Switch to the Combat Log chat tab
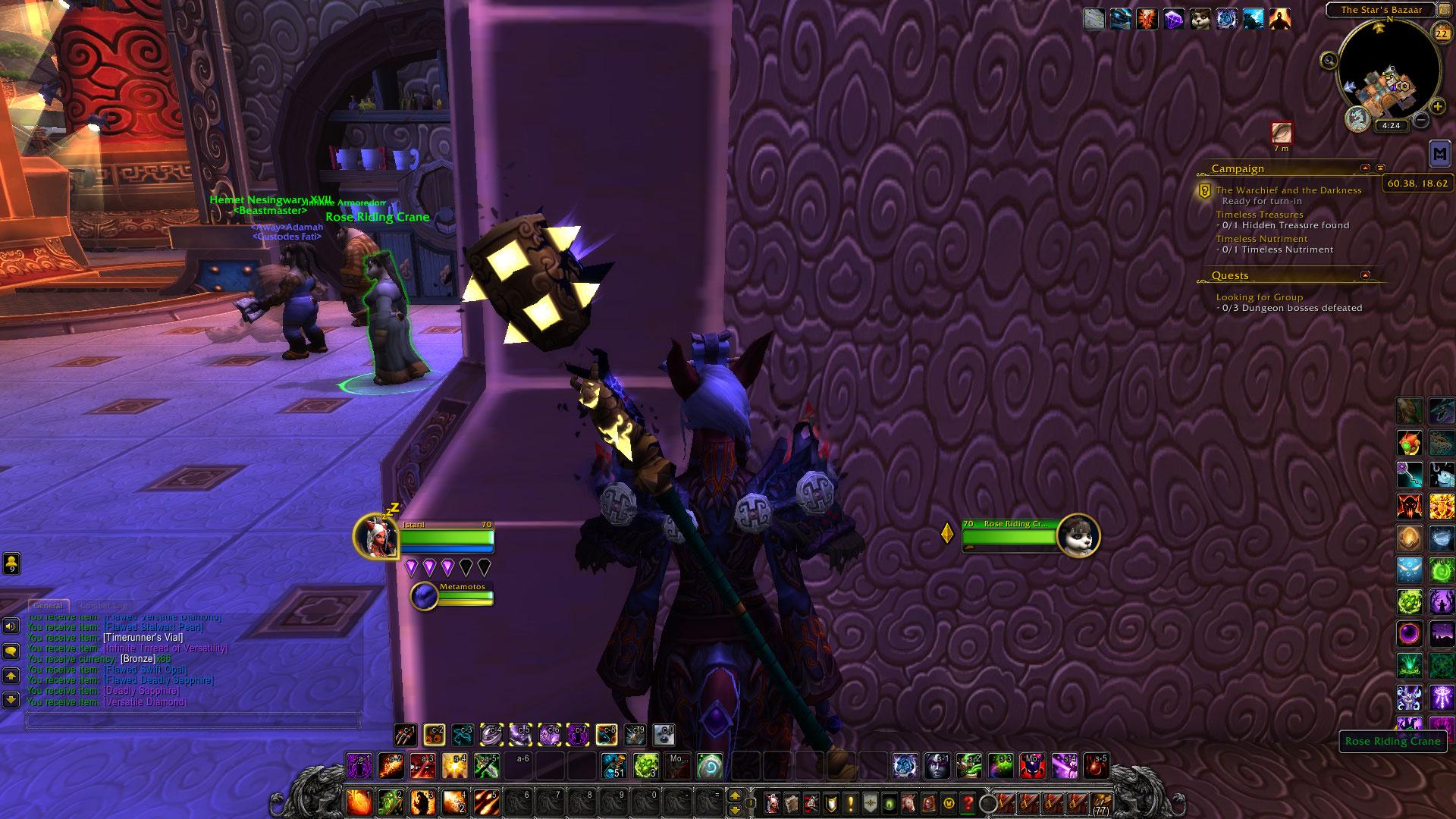 (103, 606)
